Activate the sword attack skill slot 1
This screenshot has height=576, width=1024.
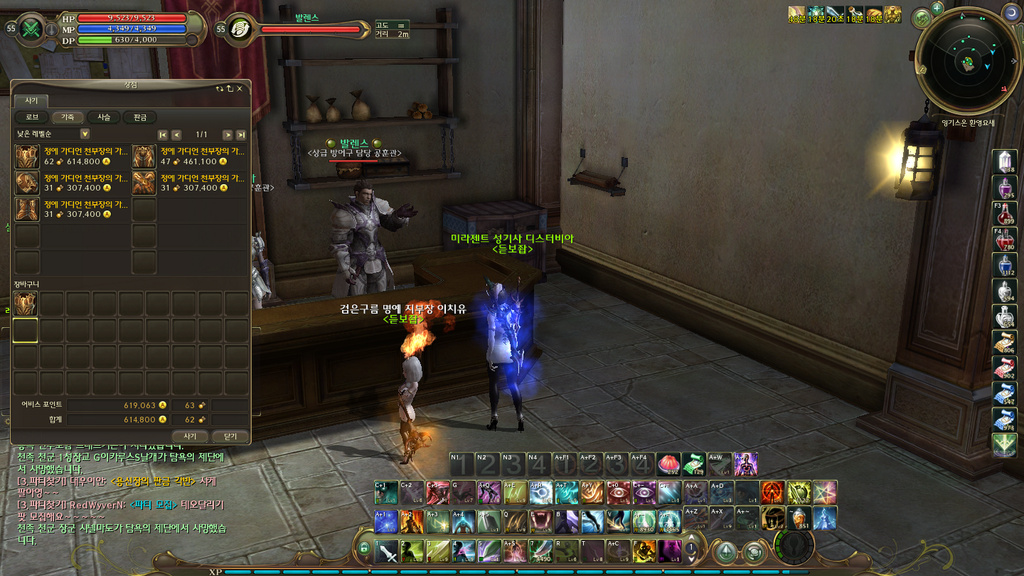388,550
